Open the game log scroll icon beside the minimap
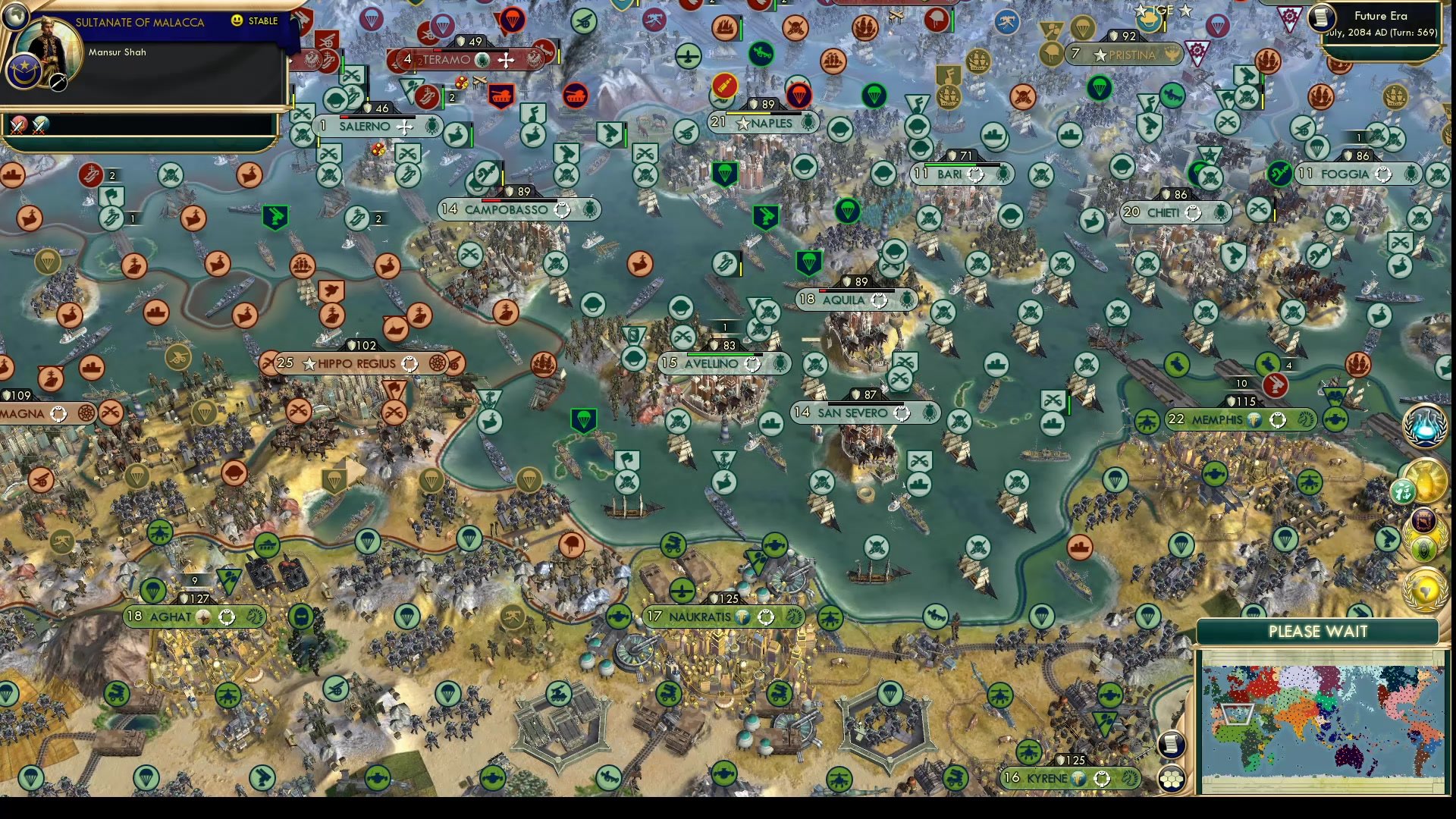 click(1171, 744)
